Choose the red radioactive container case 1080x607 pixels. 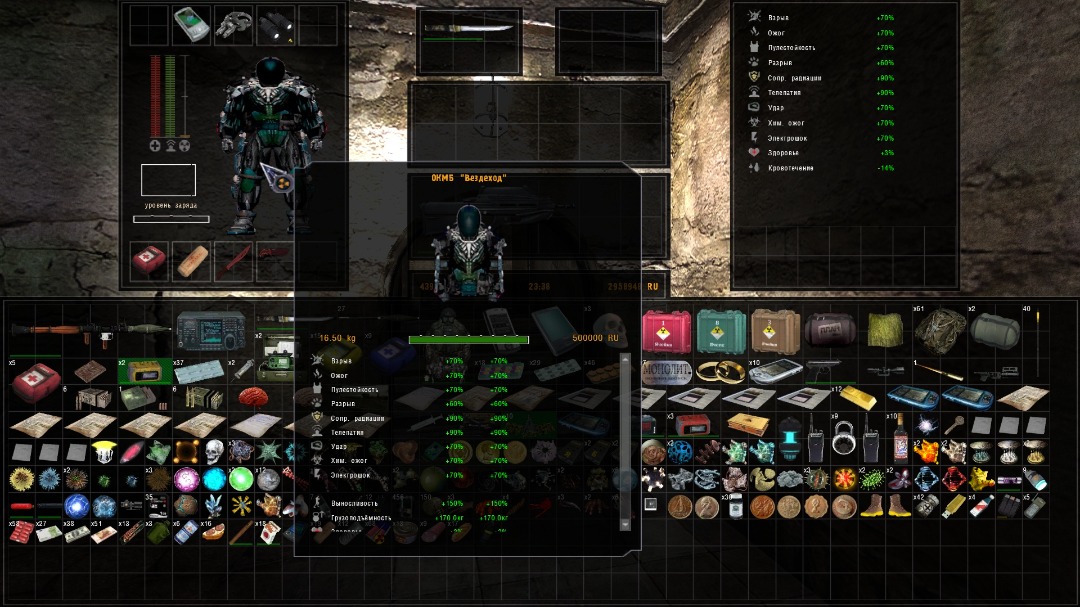pos(662,327)
